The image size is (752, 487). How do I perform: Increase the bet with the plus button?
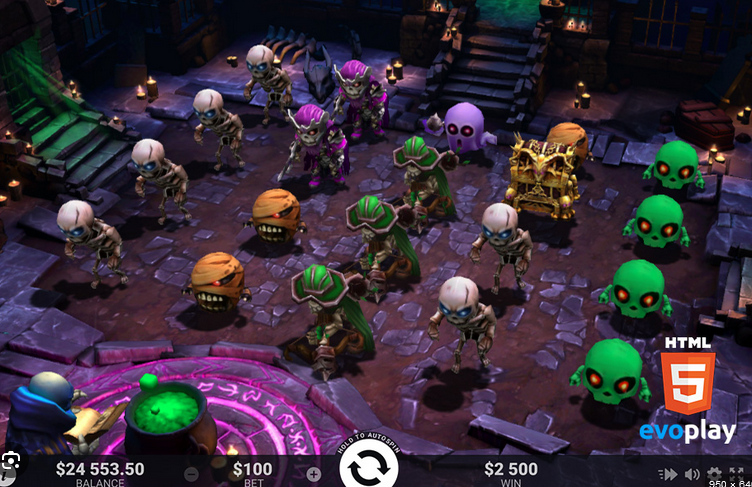pos(313,473)
